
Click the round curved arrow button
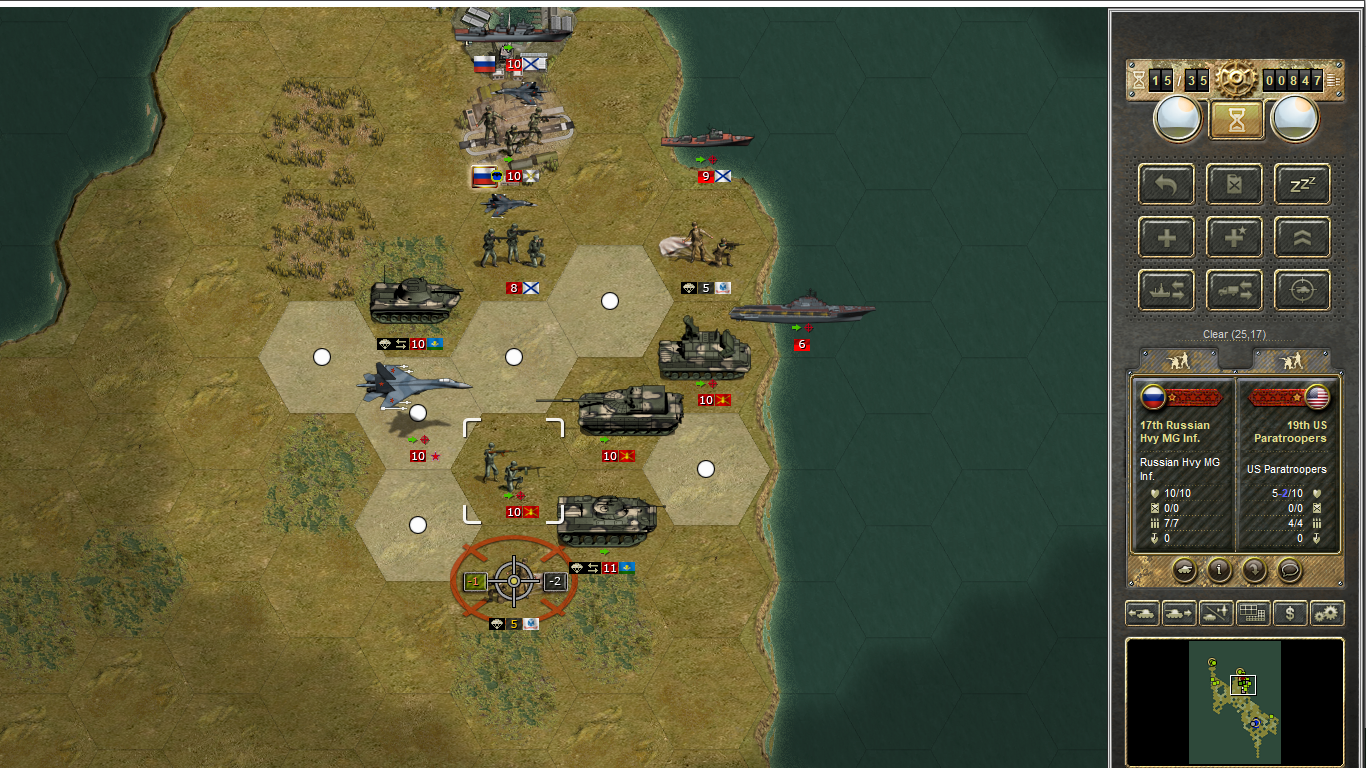pyautogui.click(x=1255, y=570)
